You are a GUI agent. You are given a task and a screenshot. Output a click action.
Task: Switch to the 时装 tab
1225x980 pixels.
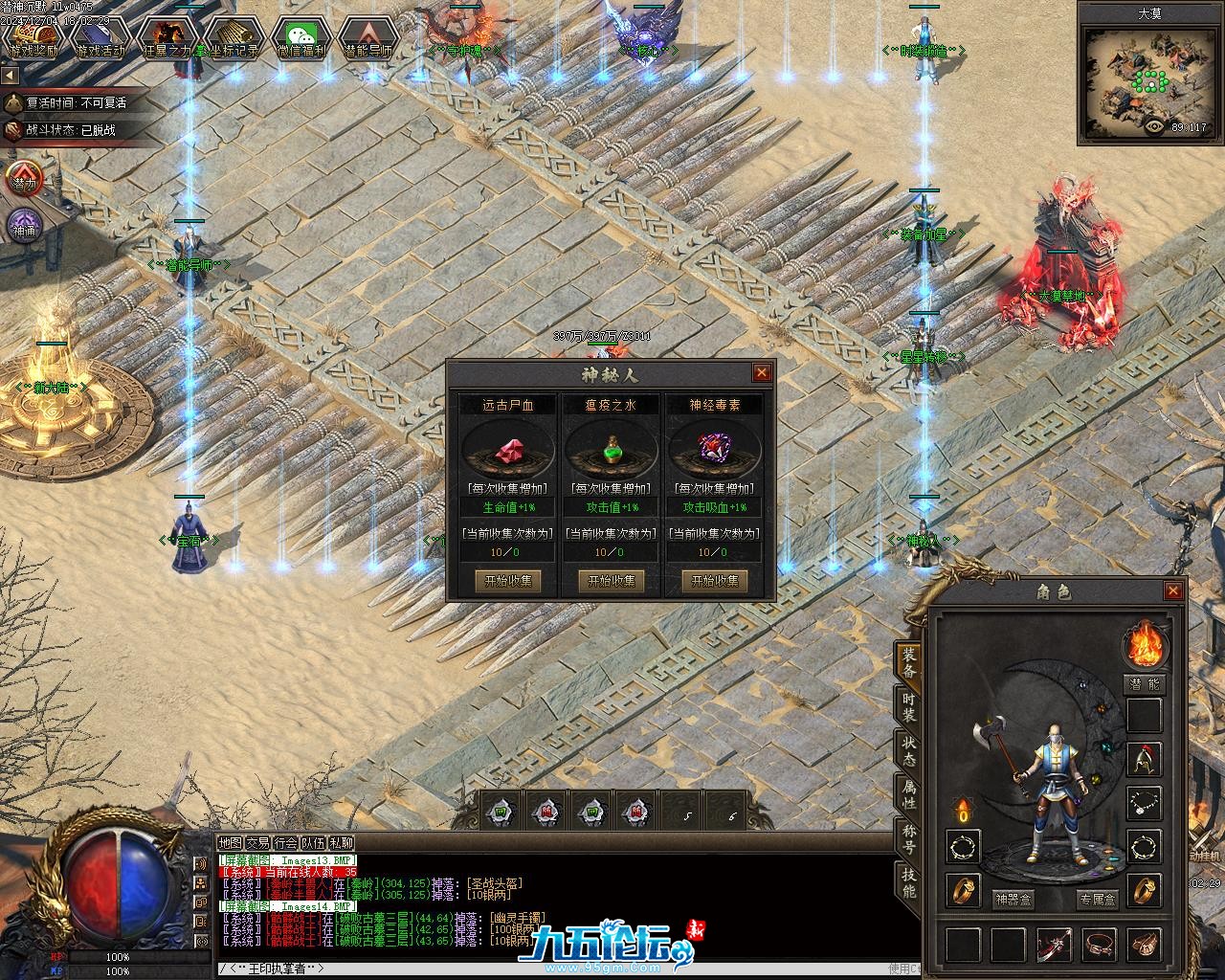coord(908,707)
